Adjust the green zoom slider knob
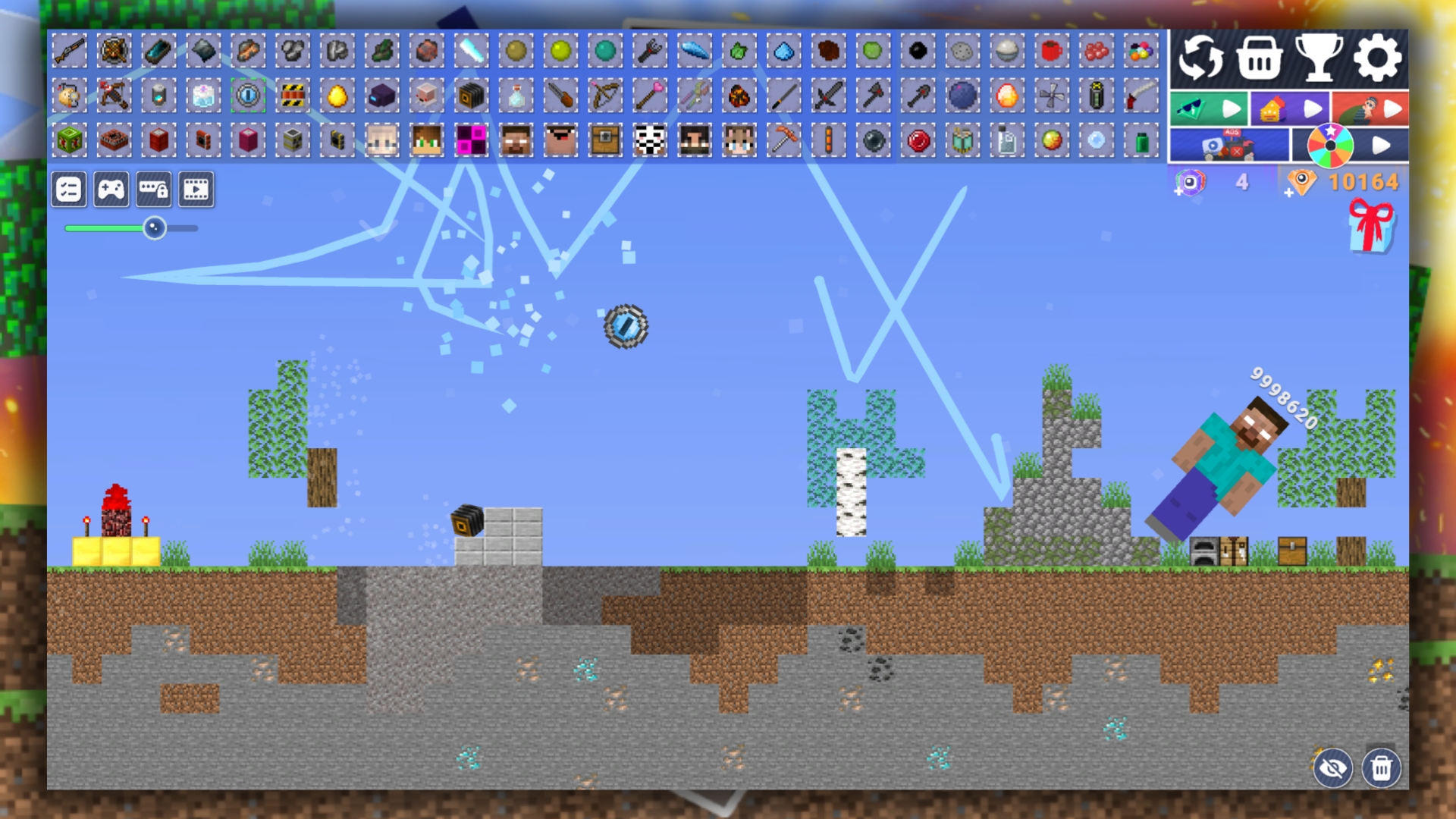The image size is (1456, 819). click(x=154, y=226)
